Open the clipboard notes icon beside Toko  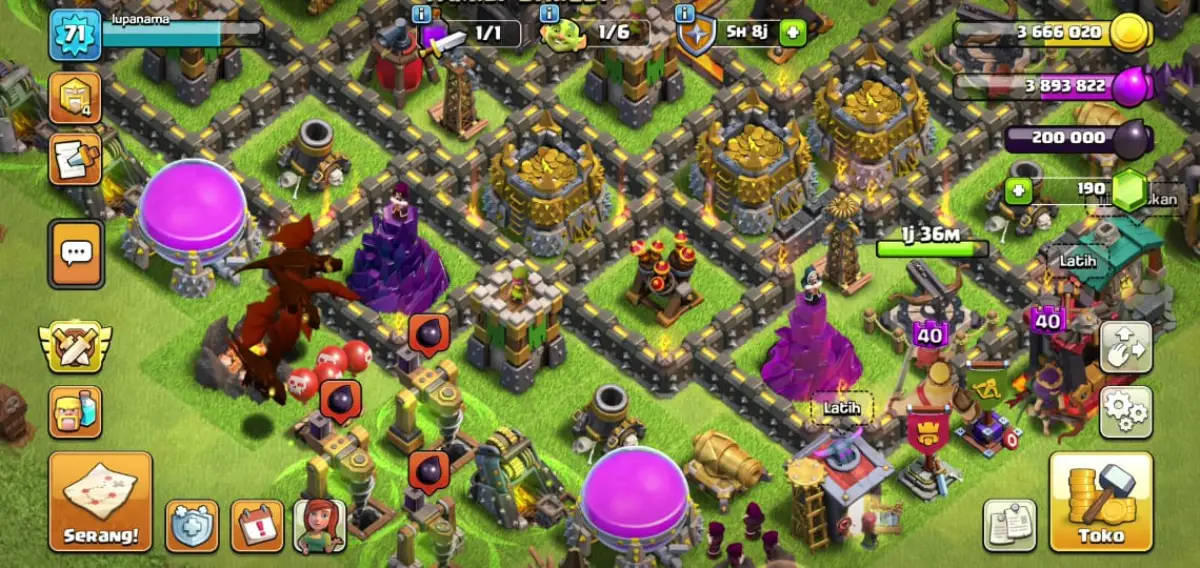[1009, 524]
